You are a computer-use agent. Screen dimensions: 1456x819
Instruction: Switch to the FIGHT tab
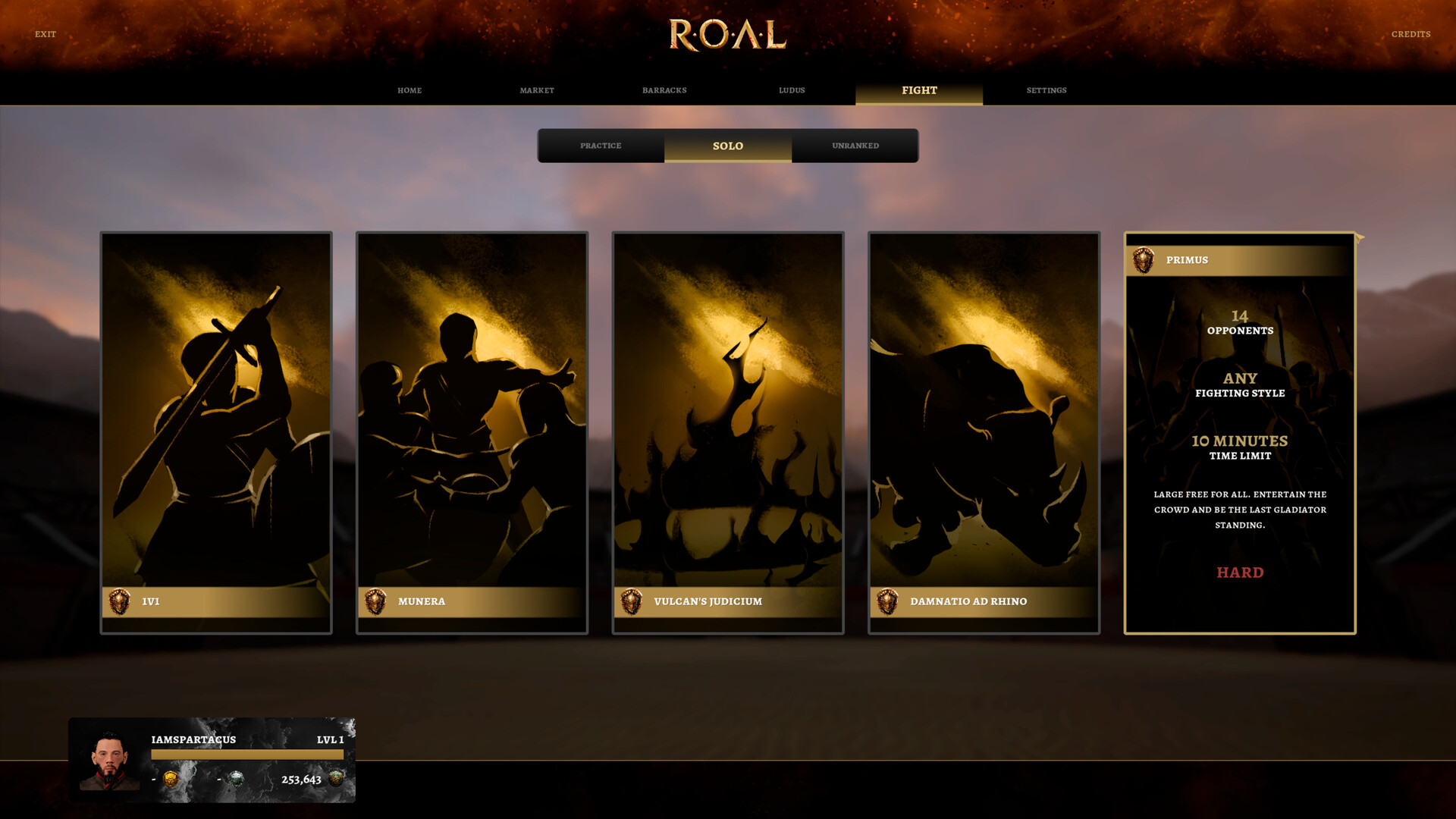pyautogui.click(x=919, y=90)
